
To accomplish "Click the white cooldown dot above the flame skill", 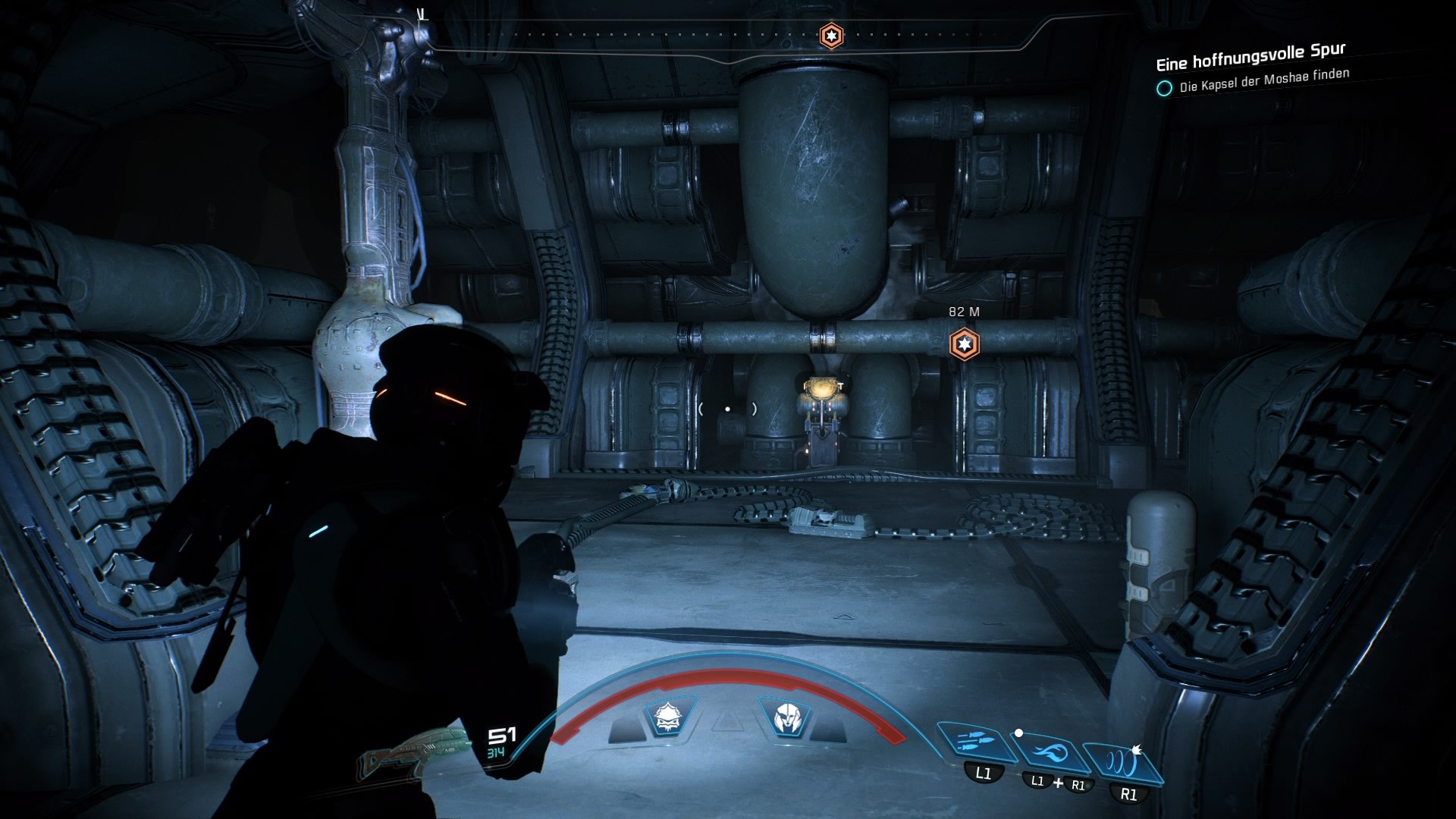I will [1019, 734].
